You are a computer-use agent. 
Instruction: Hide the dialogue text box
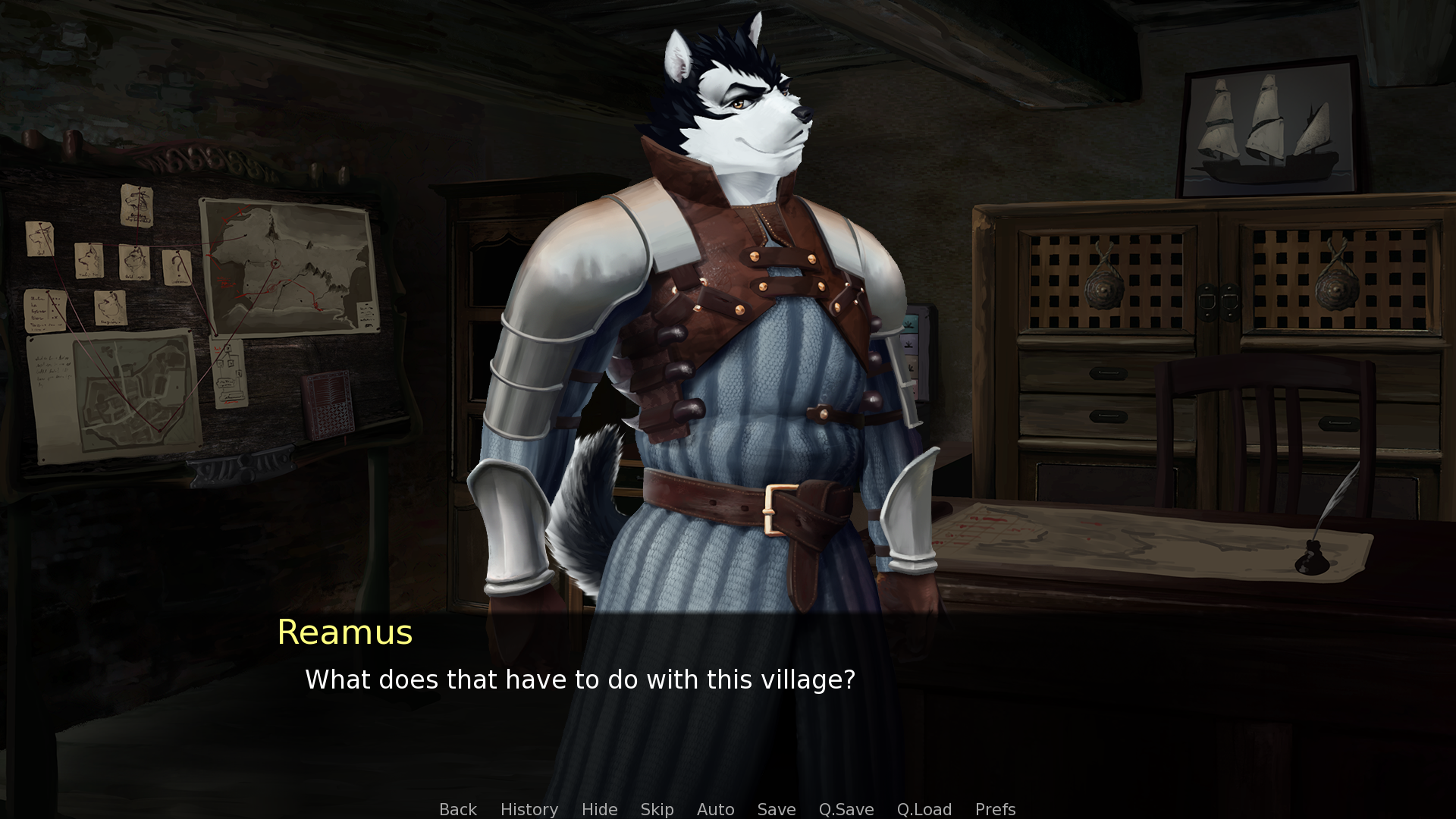click(x=599, y=809)
